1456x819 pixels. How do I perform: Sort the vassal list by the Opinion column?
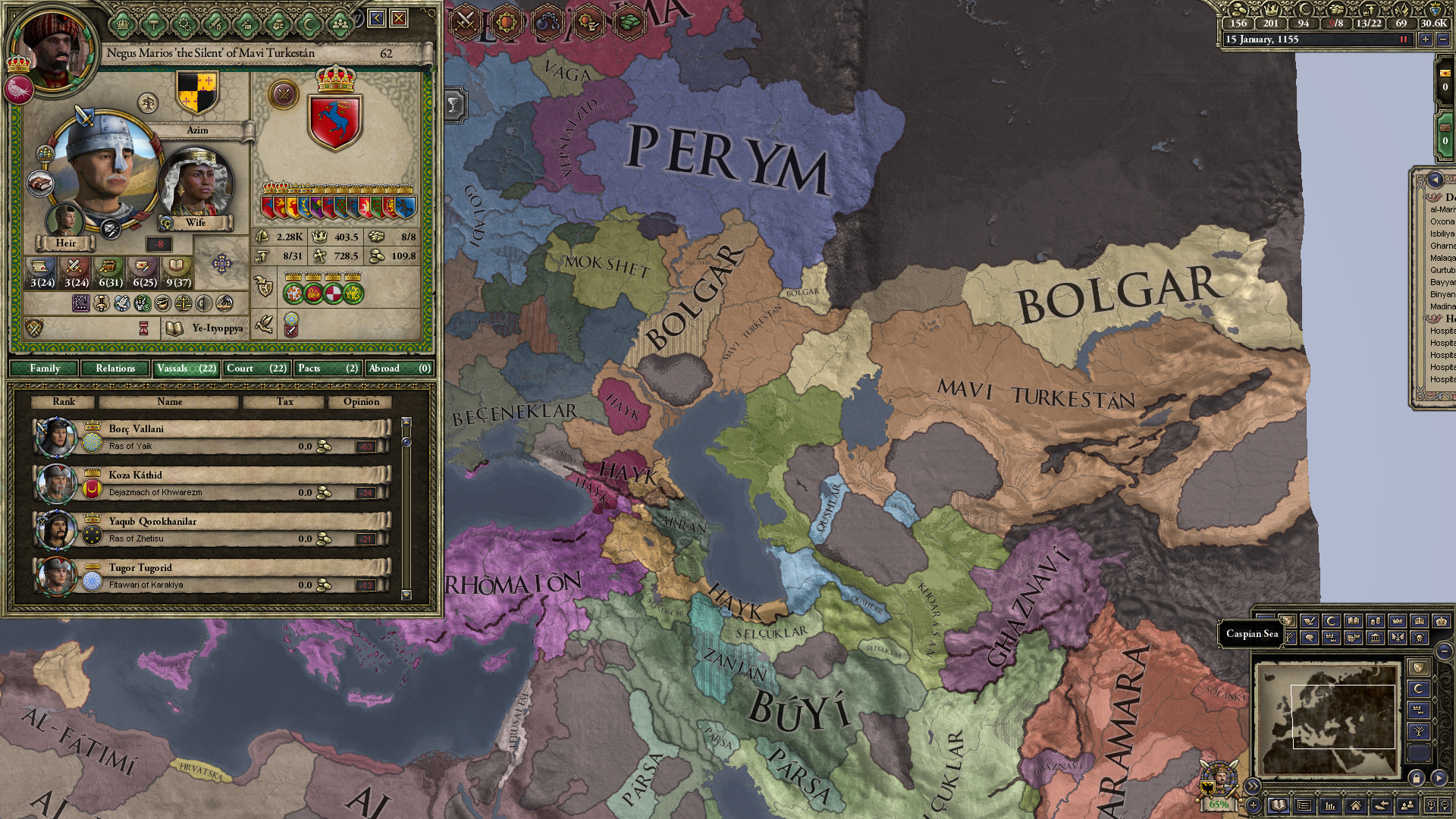pos(362,402)
